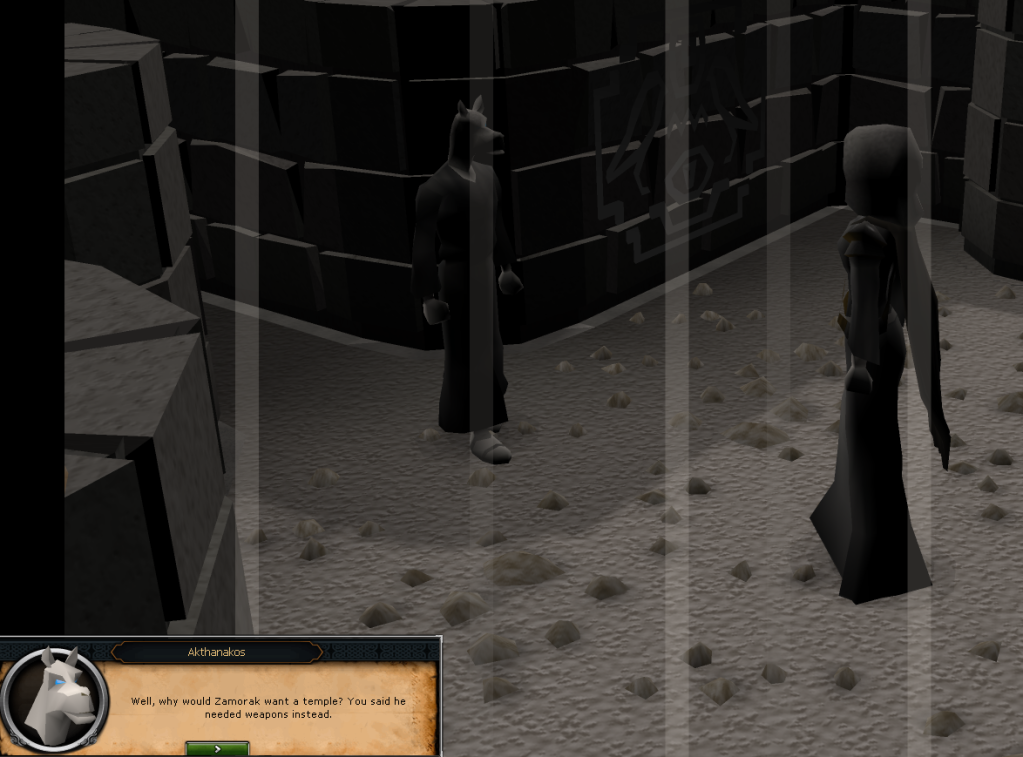Image resolution: width=1023 pixels, height=757 pixels.
Task: Continue the Akthanakos dialogue with the green arrow
Action: tap(217, 748)
